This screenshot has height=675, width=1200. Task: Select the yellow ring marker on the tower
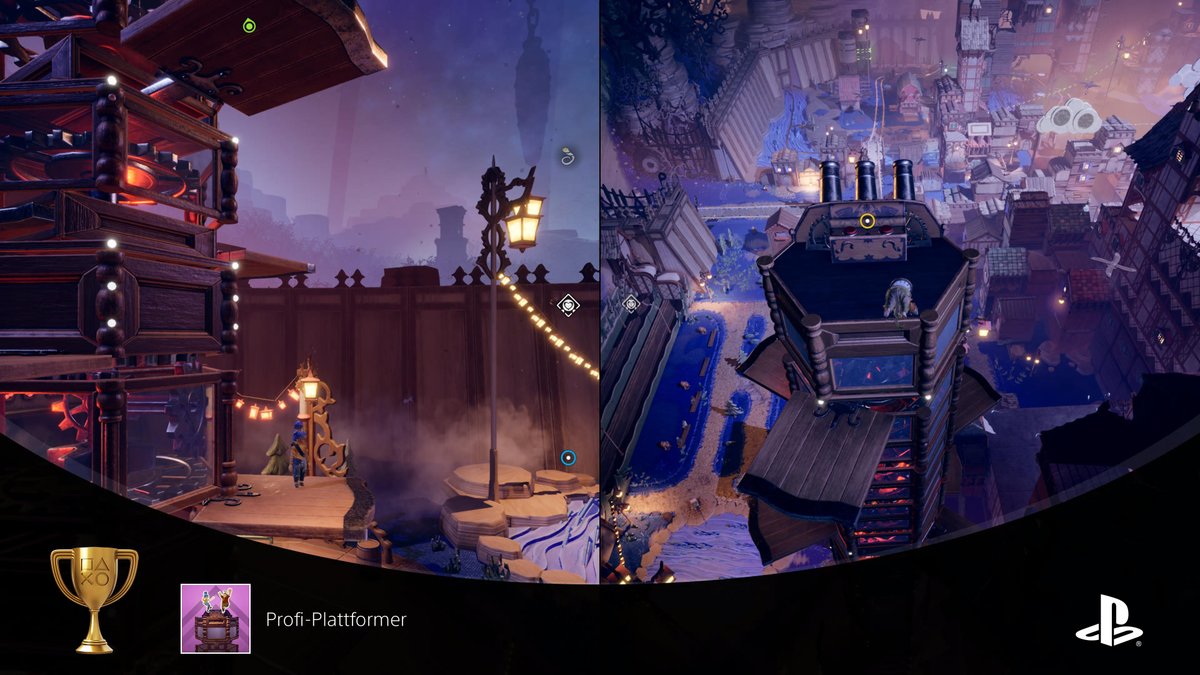point(867,220)
